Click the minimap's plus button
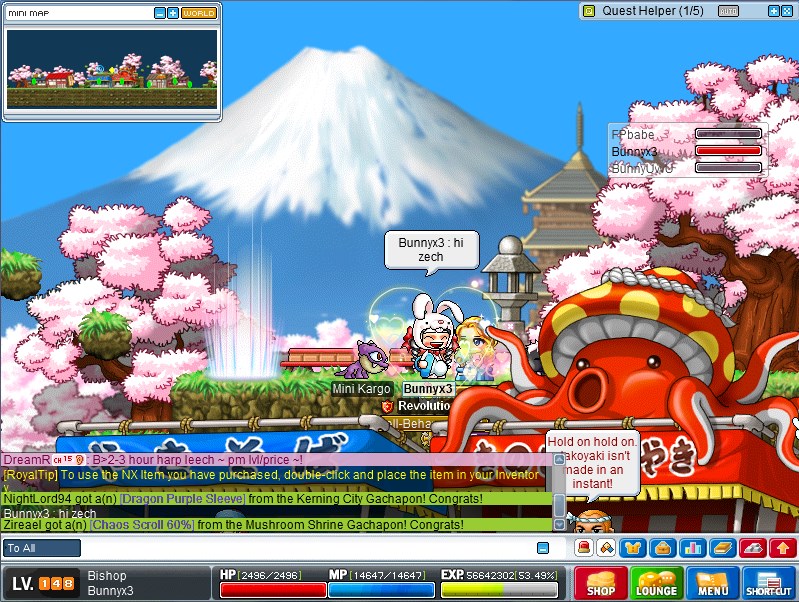Image resolution: width=799 pixels, height=602 pixels. pyautogui.click(x=173, y=13)
